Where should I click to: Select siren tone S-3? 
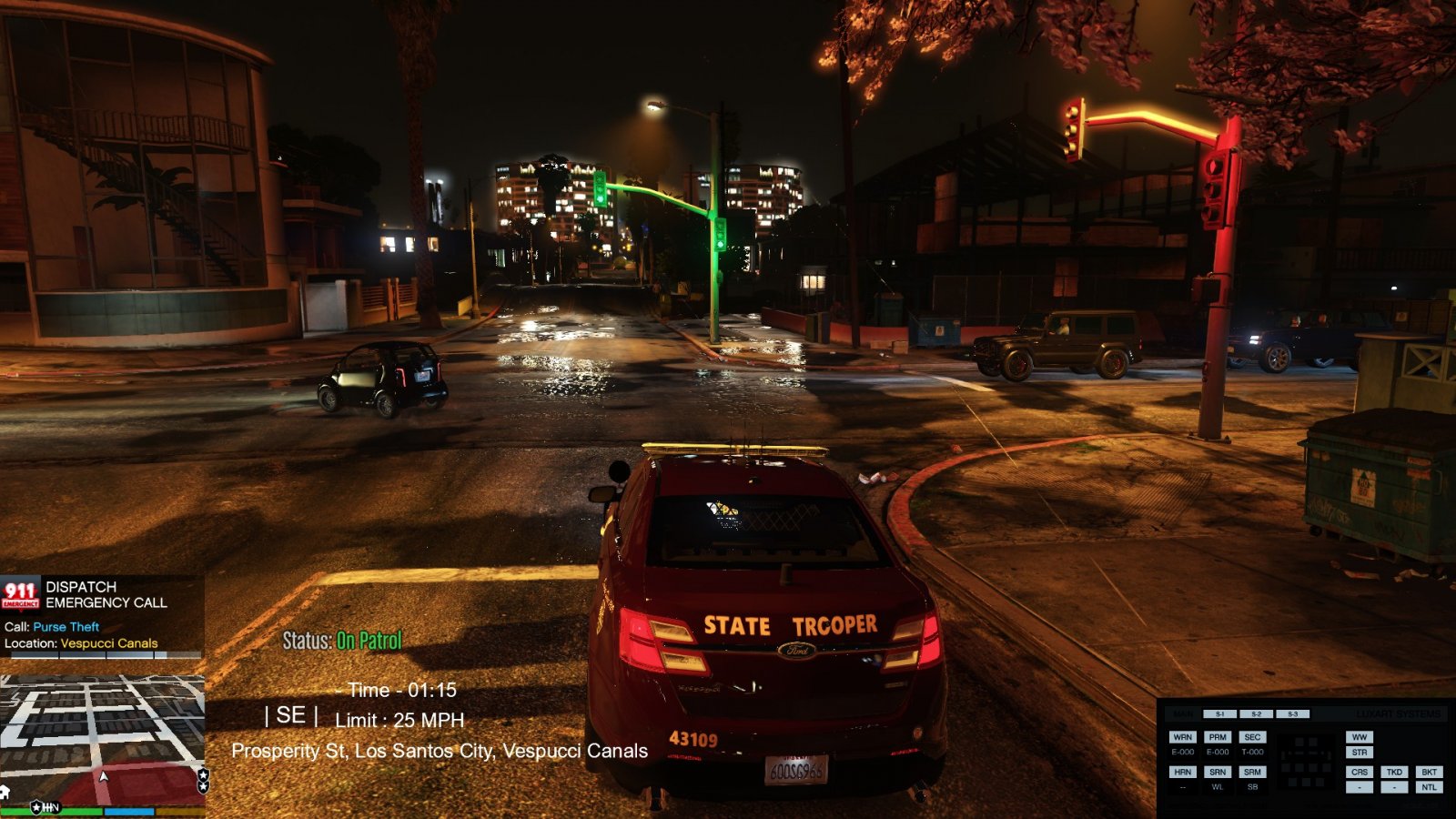point(1292,714)
